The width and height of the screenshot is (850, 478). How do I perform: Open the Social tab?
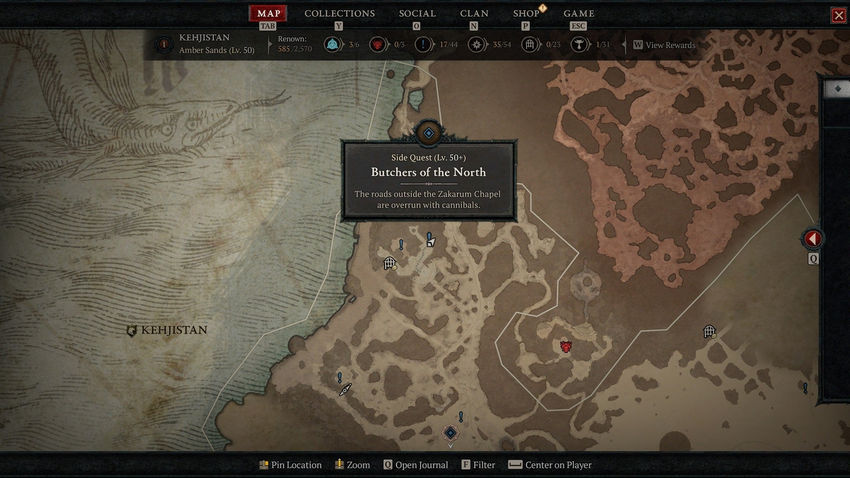(417, 14)
